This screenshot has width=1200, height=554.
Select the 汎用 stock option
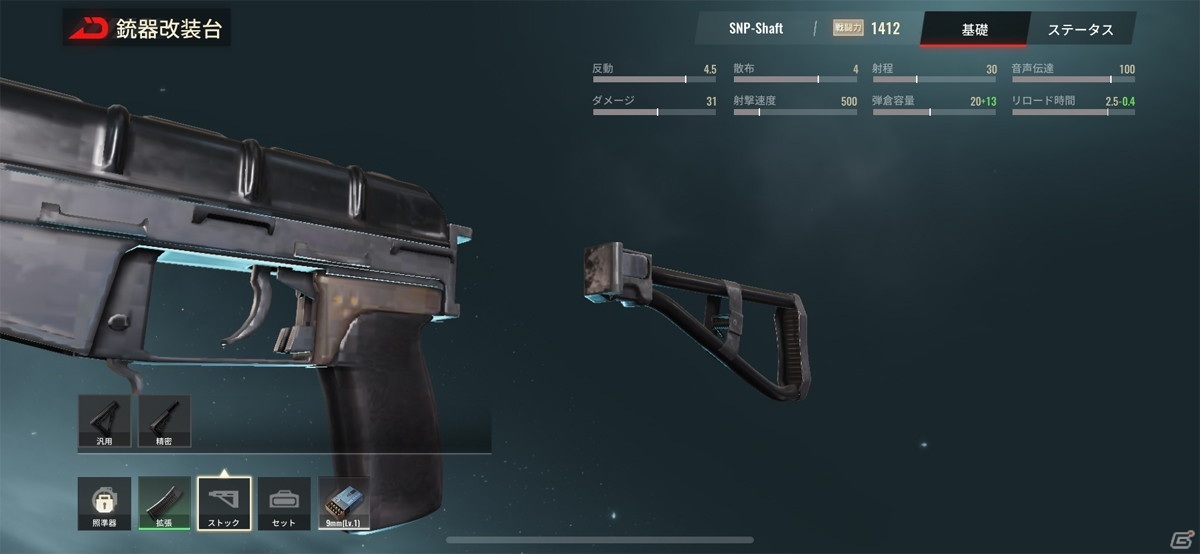coord(104,420)
